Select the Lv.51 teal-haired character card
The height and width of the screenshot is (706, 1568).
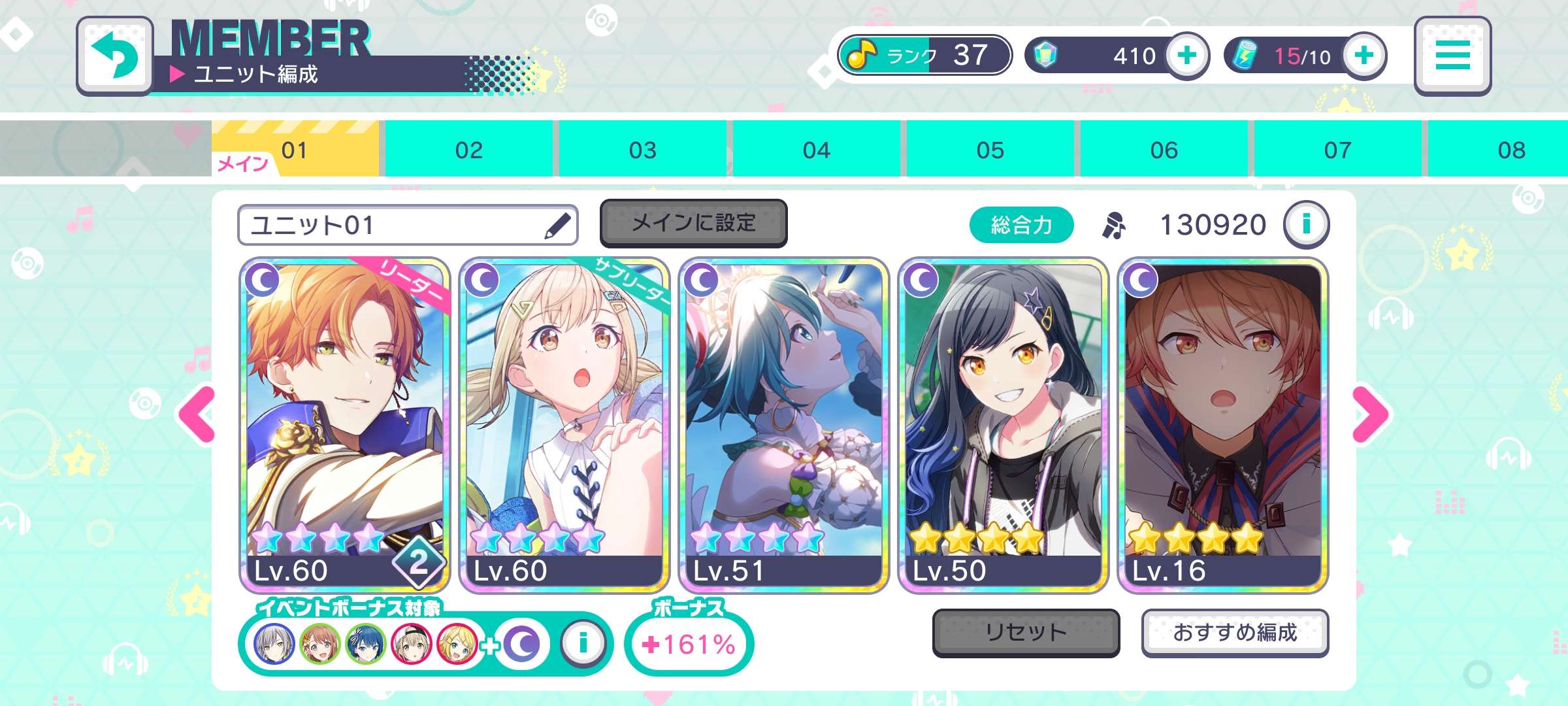(784, 425)
